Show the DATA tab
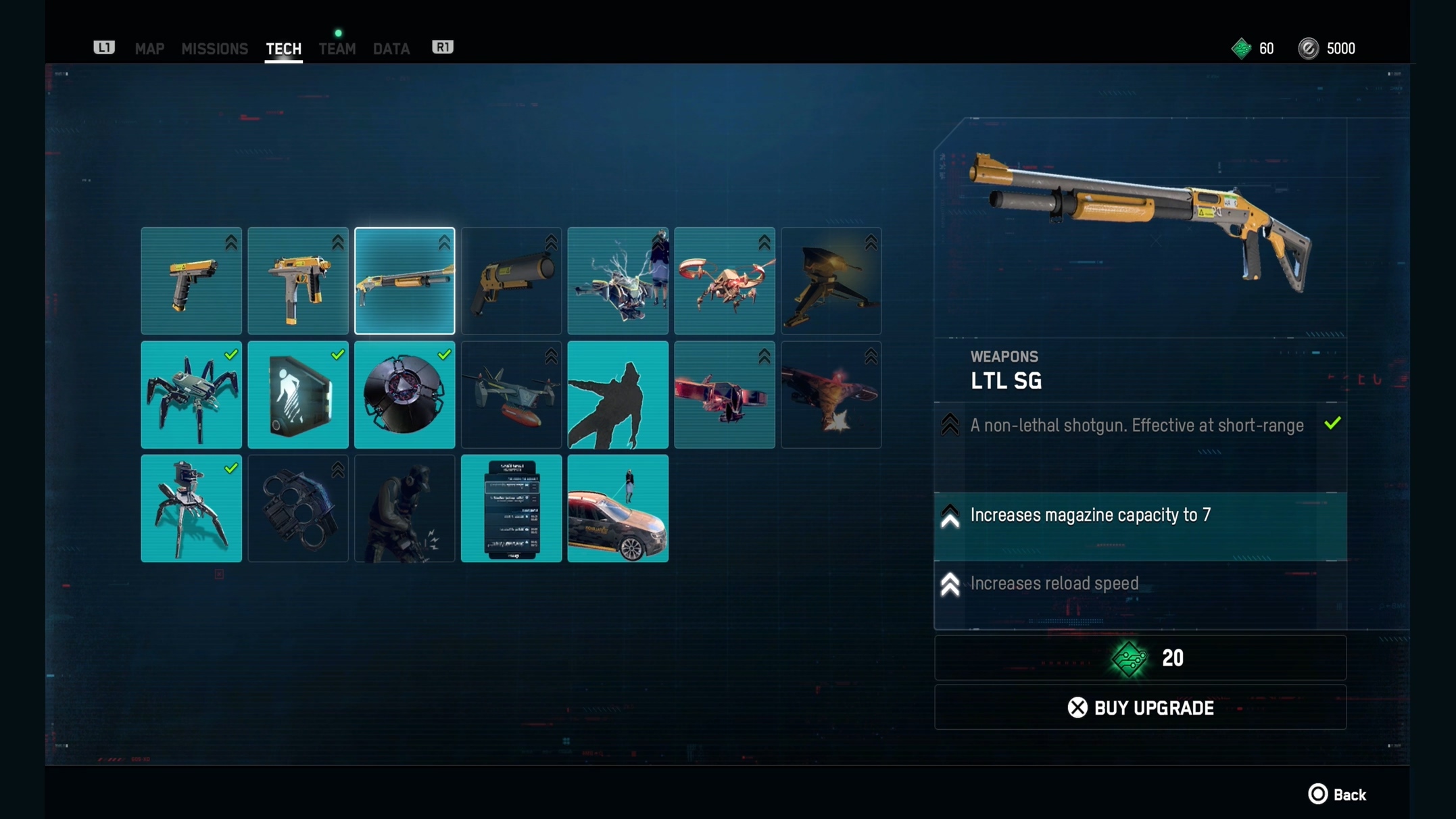Screen dimensions: 1456x819 [391, 49]
